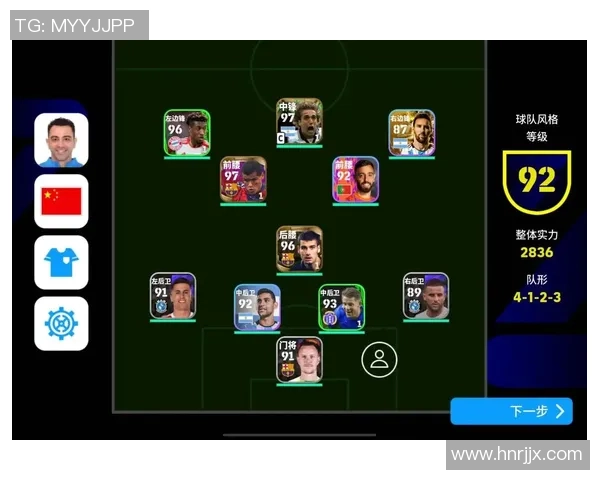Screen dimensions: 600x480
Task: Select the 右边锋 87 right winger card
Action: tap(412, 133)
